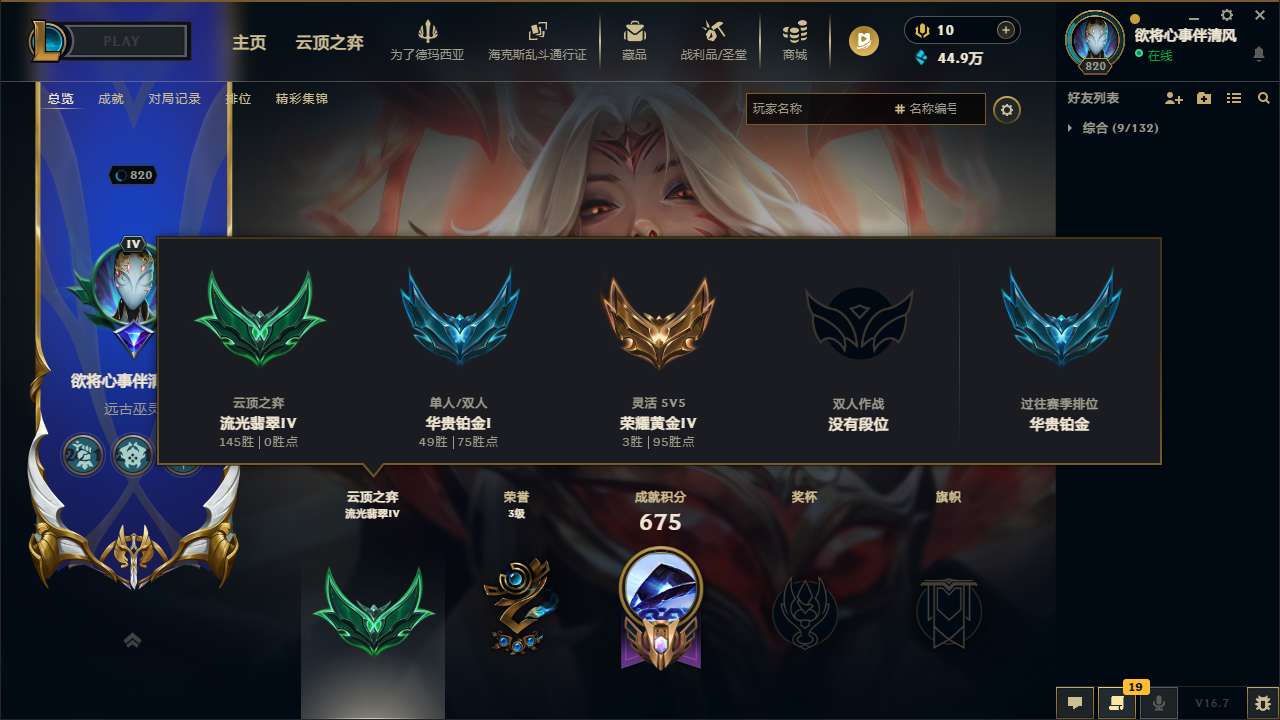Open the player search settings gear
The image size is (1280, 720).
click(x=1007, y=109)
